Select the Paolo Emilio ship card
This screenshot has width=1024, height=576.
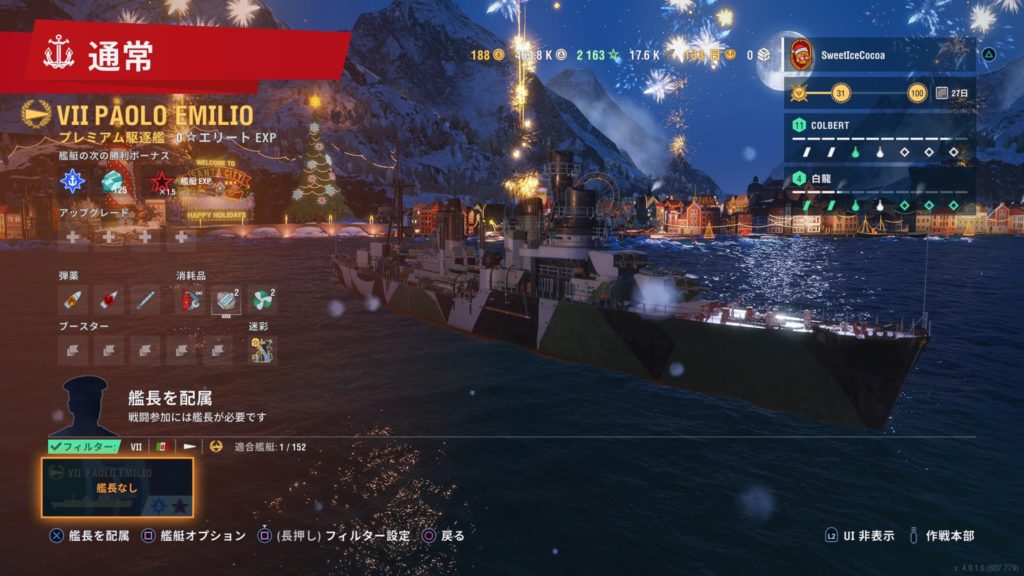click(x=118, y=487)
